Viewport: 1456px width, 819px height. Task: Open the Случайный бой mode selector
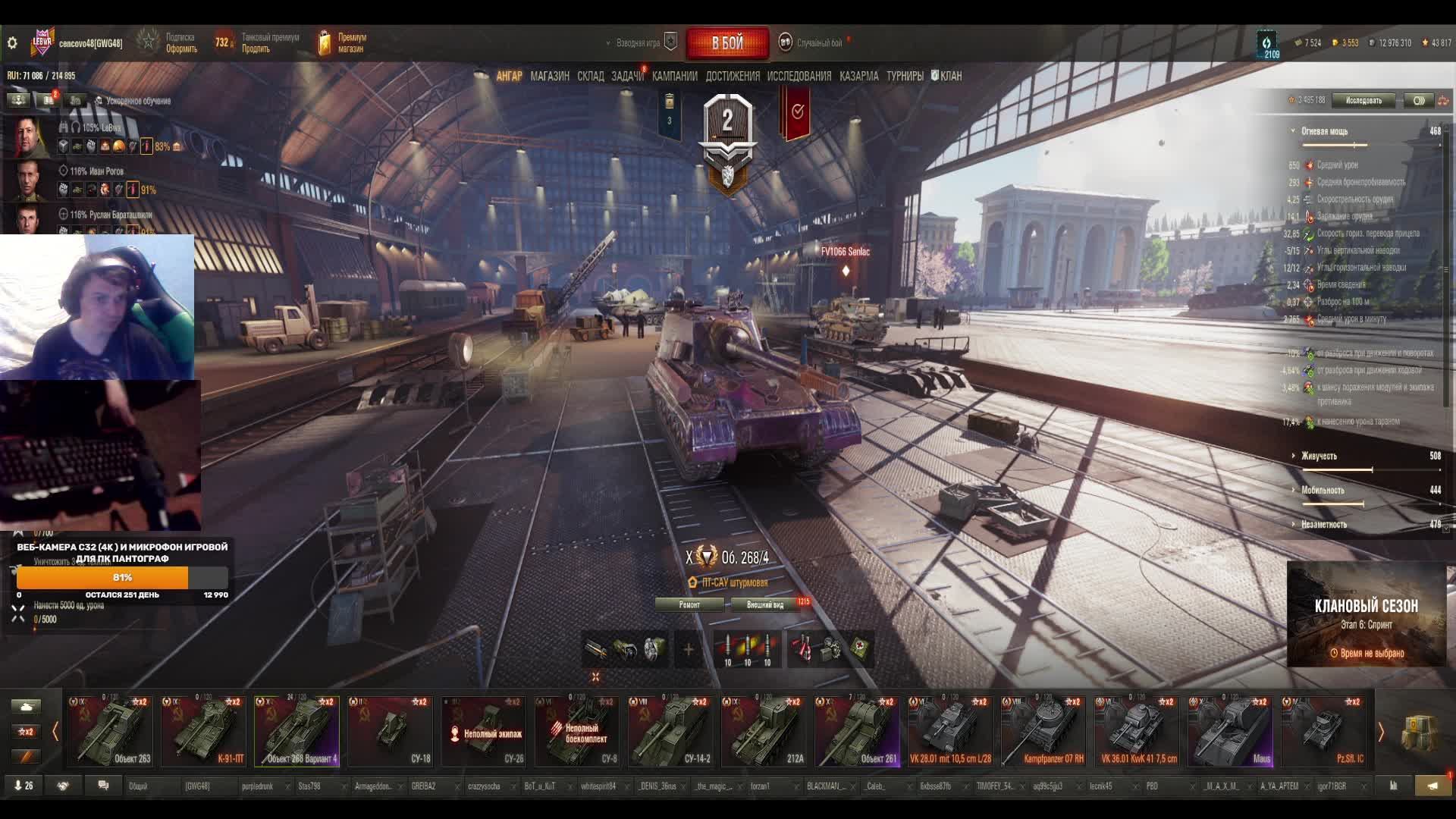click(x=818, y=43)
